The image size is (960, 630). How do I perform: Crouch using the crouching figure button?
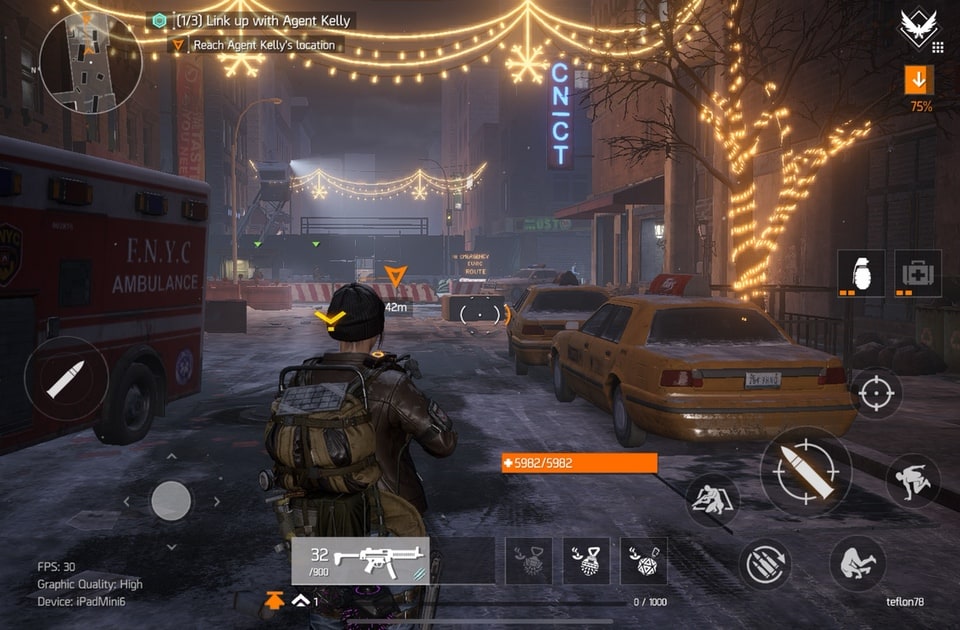pos(857,563)
